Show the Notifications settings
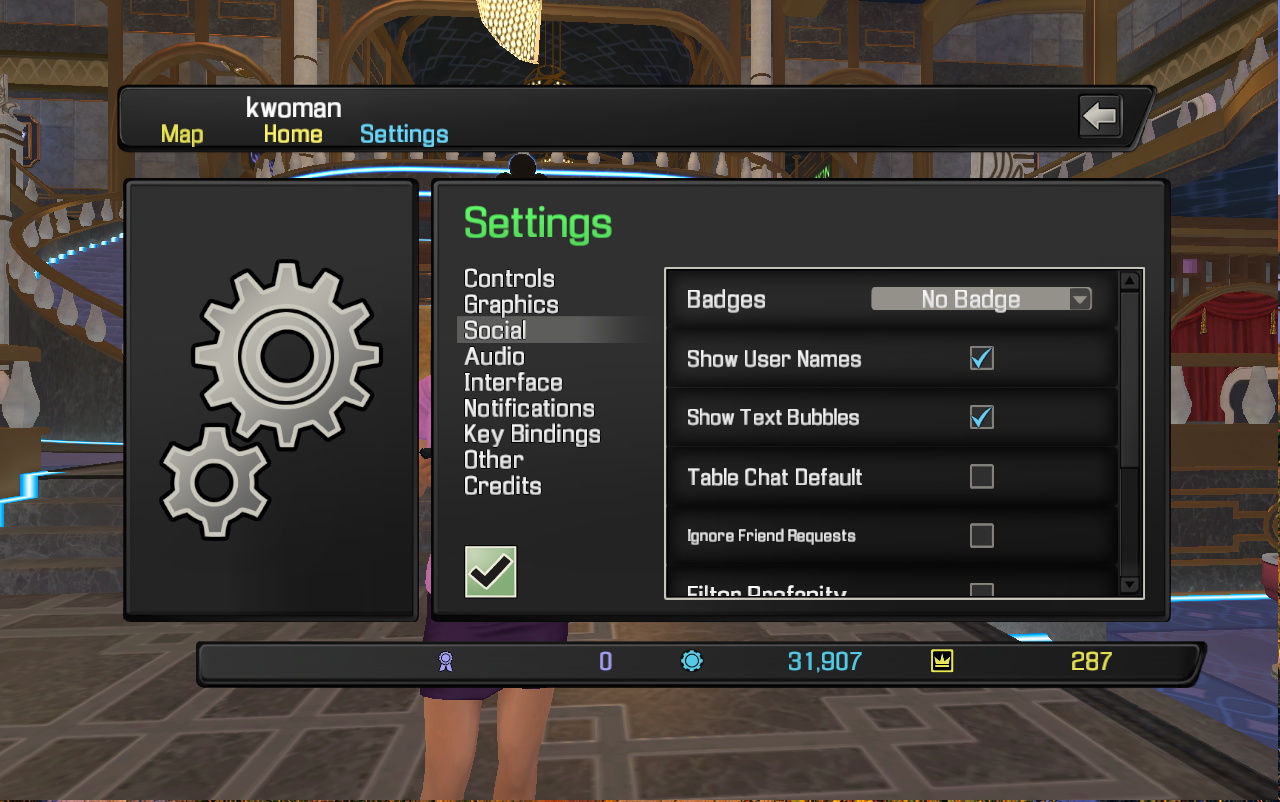 529,409
